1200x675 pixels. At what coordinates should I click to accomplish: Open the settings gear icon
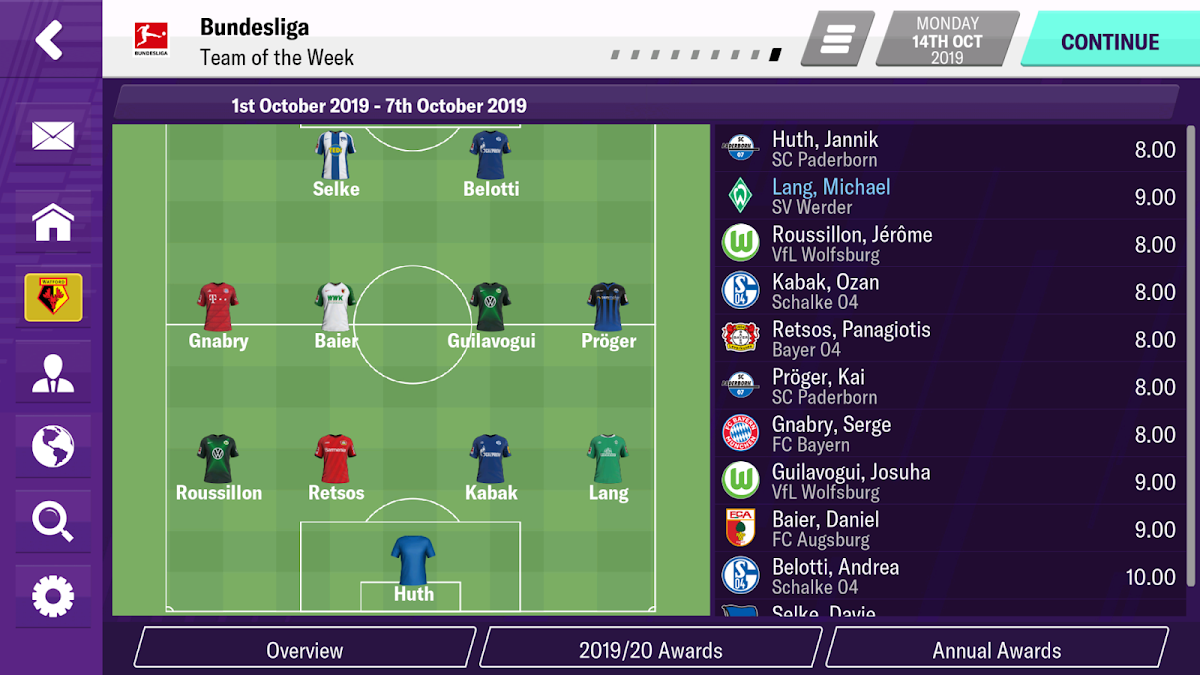52,596
